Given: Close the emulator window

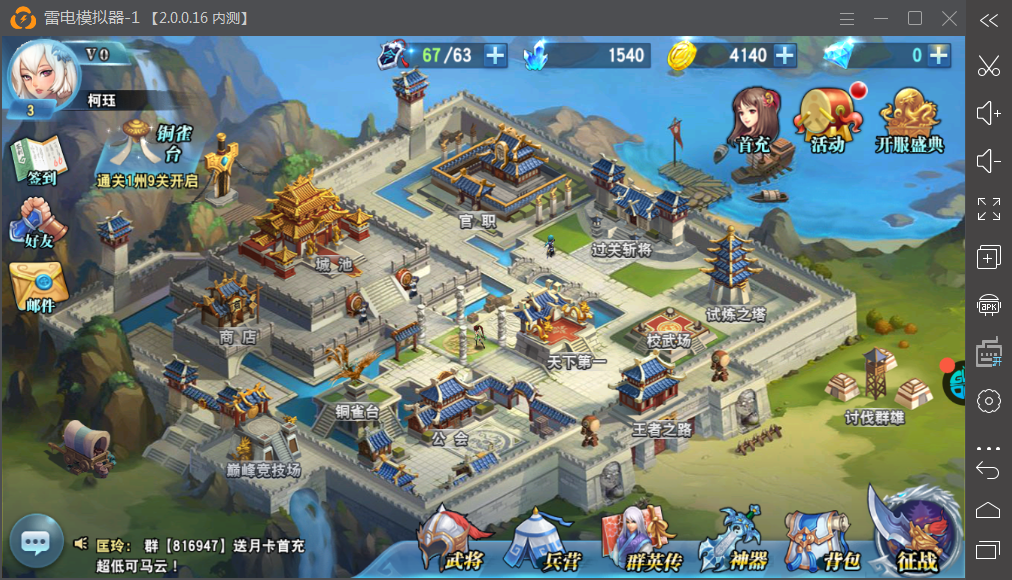Looking at the screenshot, I should click(949, 18).
